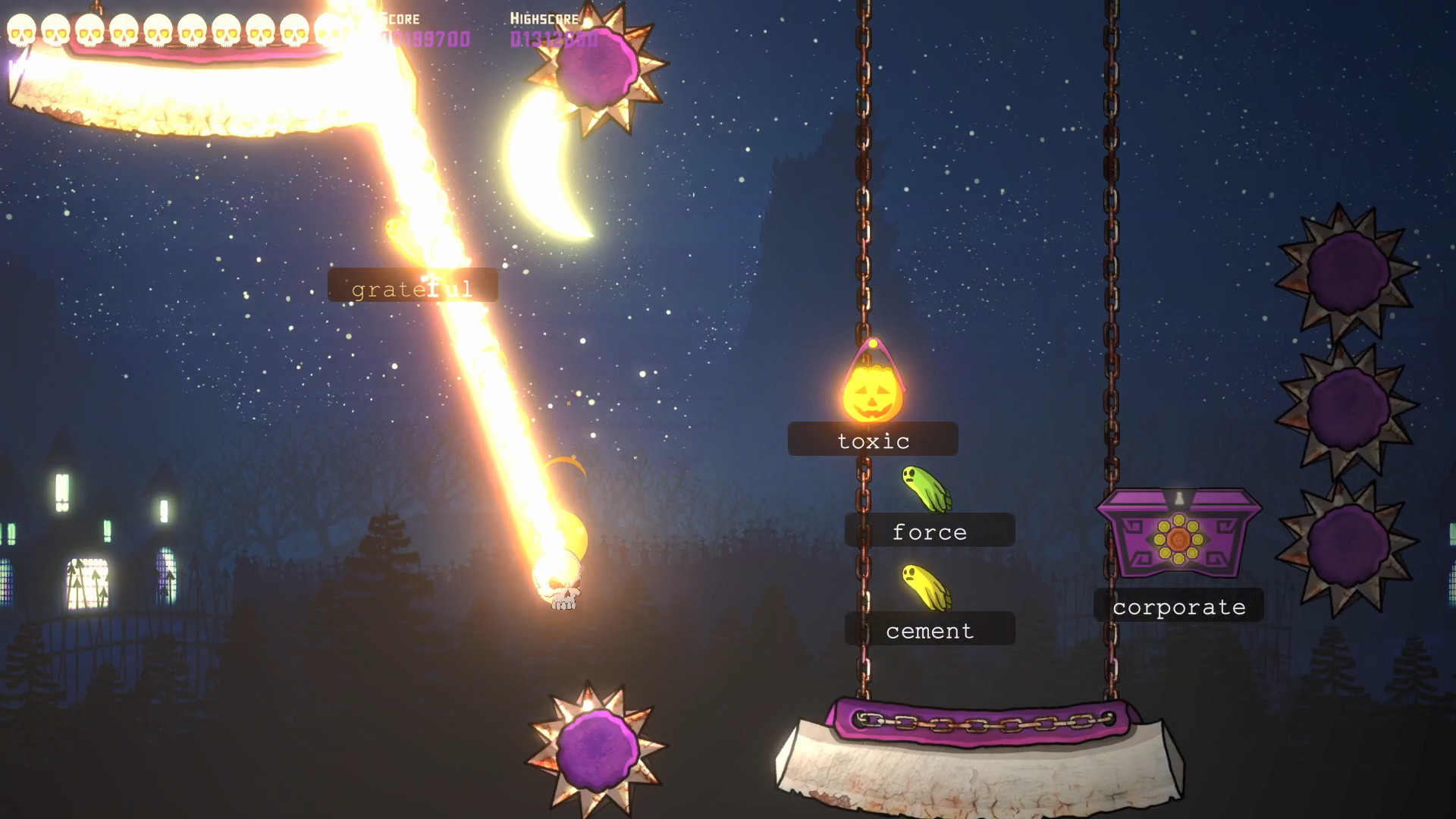Screen dimensions: 1456x819
Task: Select the toxic word tag
Action: point(874,439)
